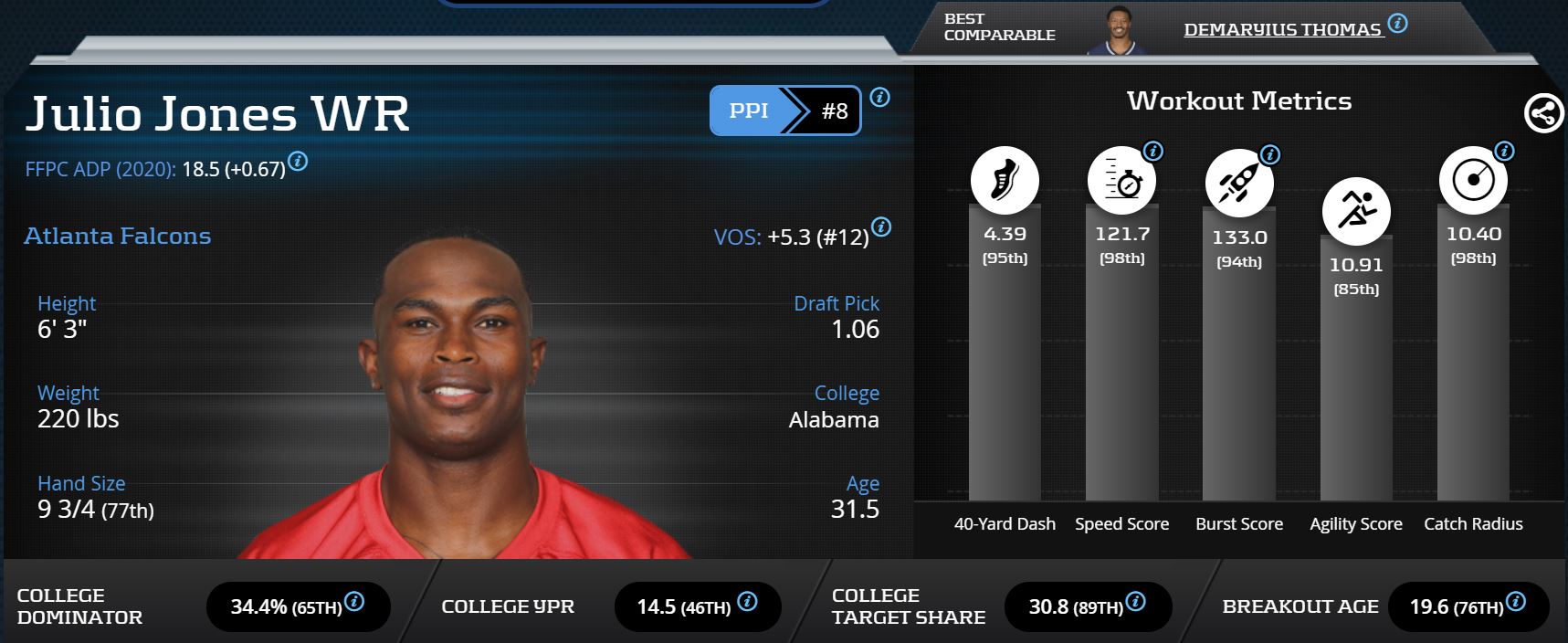The width and height of the screenshot is (1568, 643).
Task: Show info for the PPI ranking
Action: pyautogui.click(x=879, y=97)
